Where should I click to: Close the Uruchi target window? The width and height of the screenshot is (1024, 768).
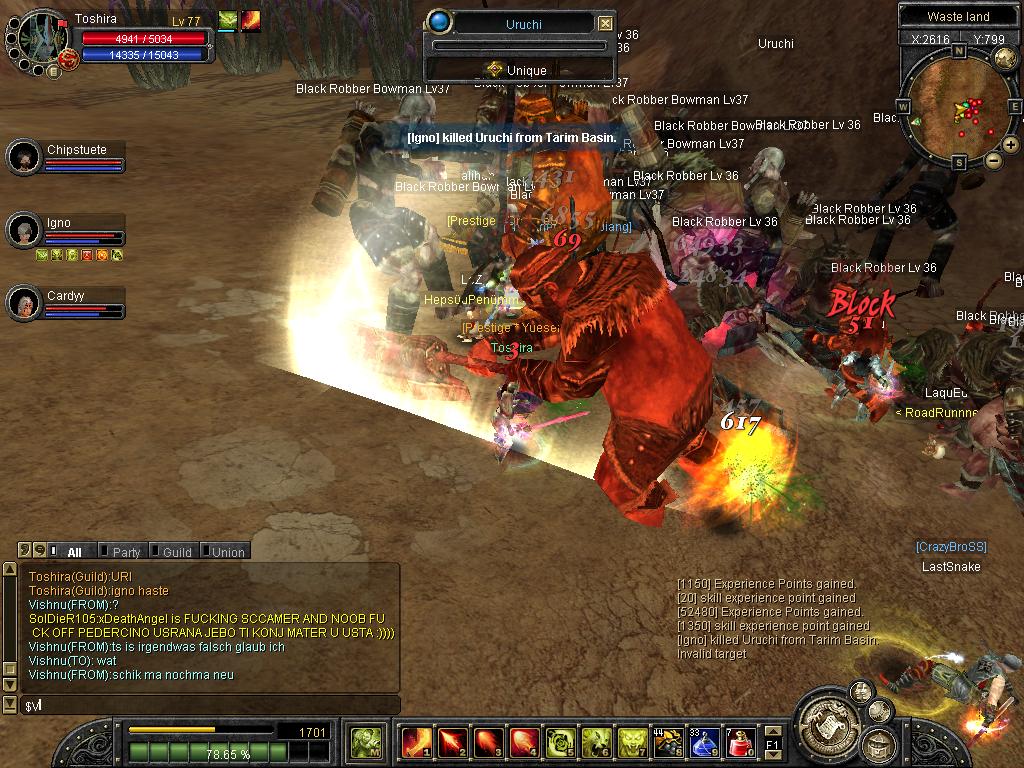[x=605, y=23]
